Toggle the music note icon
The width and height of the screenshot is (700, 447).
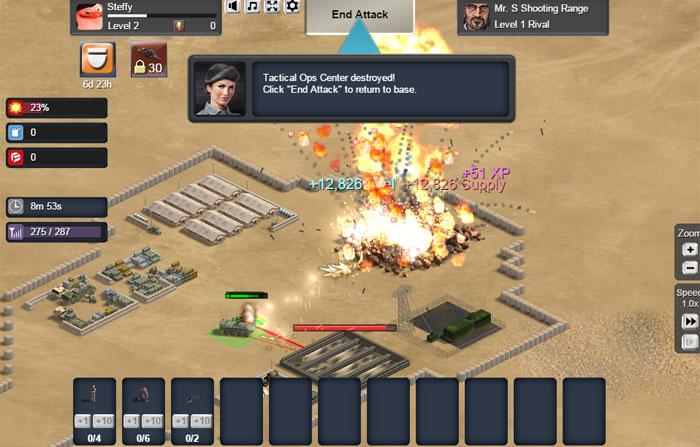coord(253,6)
